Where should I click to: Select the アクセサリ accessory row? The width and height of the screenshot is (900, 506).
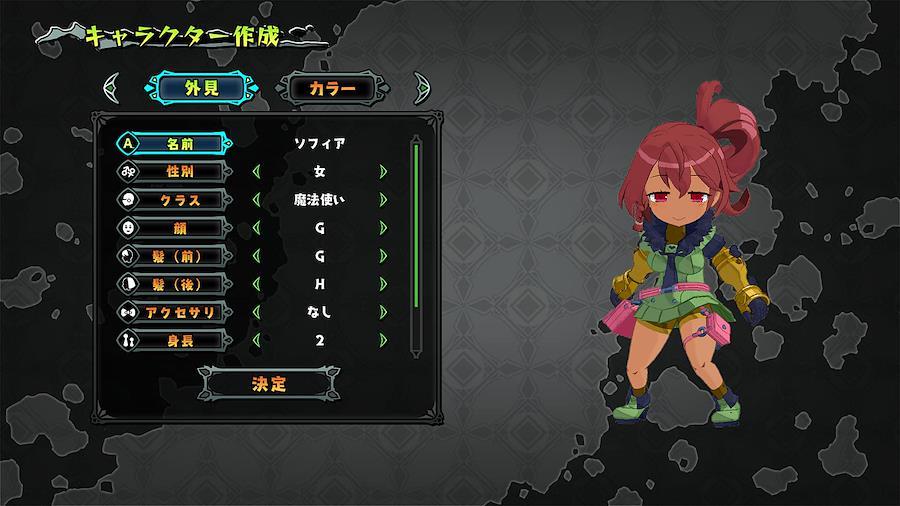pyautogui.click(x=173, y=313)
